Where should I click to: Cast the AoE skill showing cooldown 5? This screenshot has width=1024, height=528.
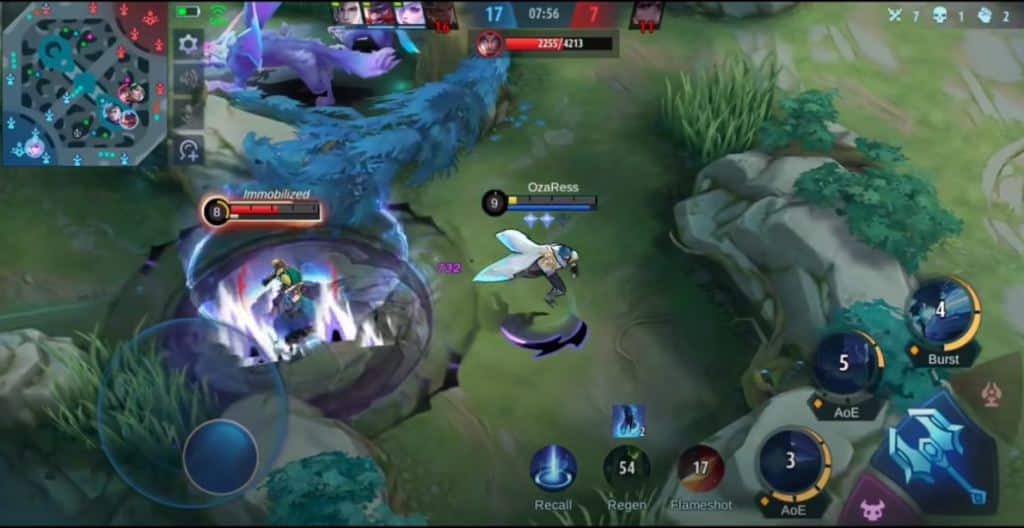[x=845, y=364]
